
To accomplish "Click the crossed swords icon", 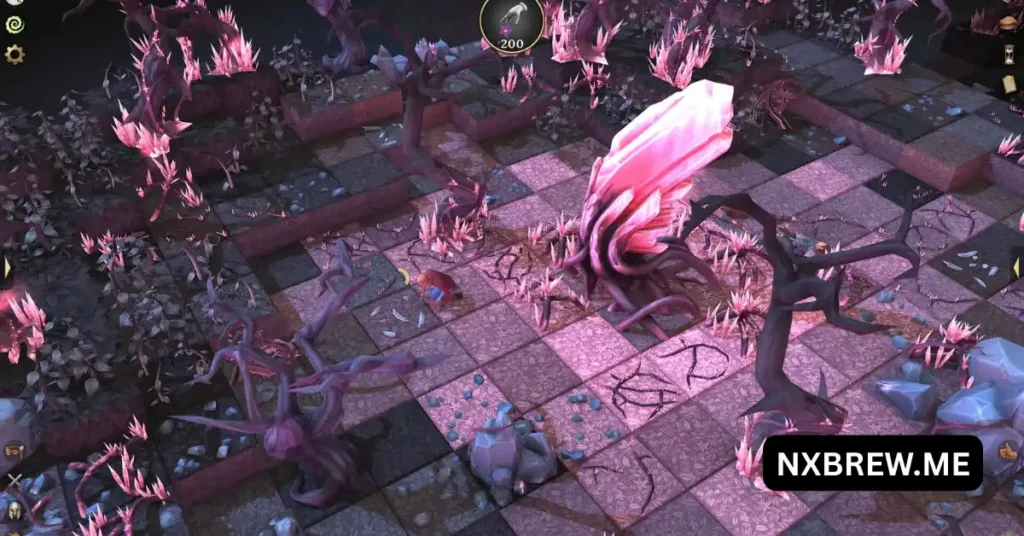I will click(14, 482).
